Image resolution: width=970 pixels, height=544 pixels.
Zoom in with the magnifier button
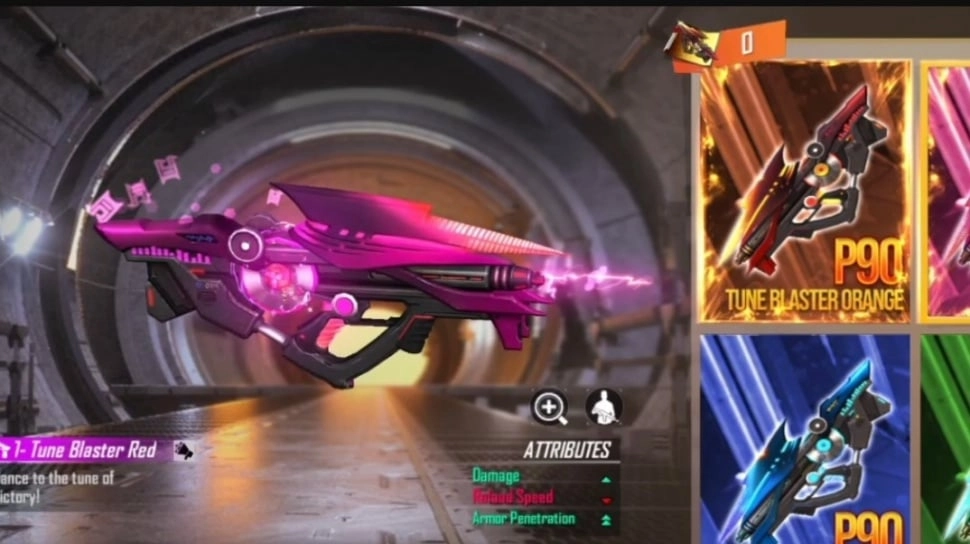coord(549,407)
